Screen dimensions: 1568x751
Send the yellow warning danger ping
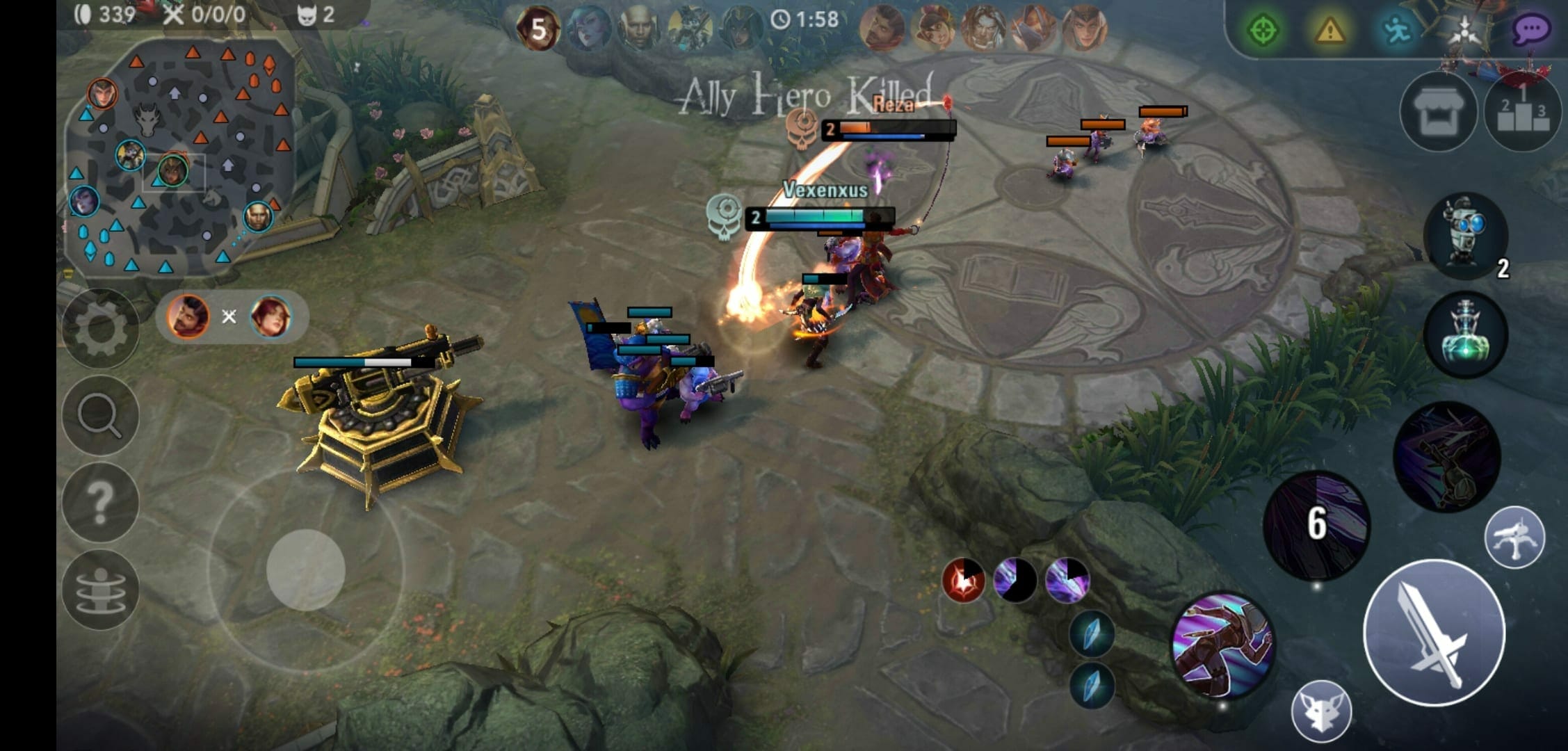tap(1329, 31)
